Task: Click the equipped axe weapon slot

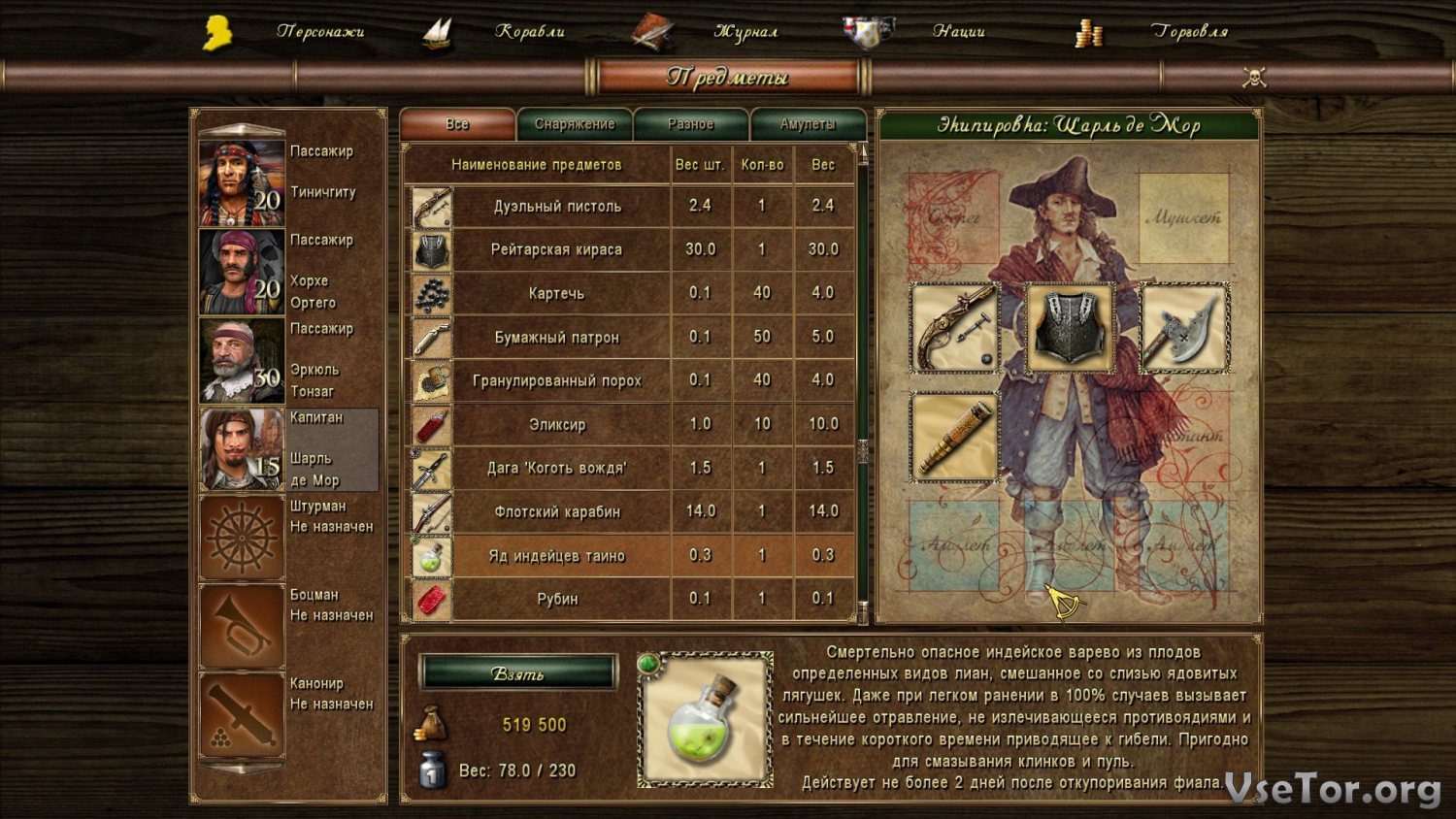Action: [x=1184, y=328]
